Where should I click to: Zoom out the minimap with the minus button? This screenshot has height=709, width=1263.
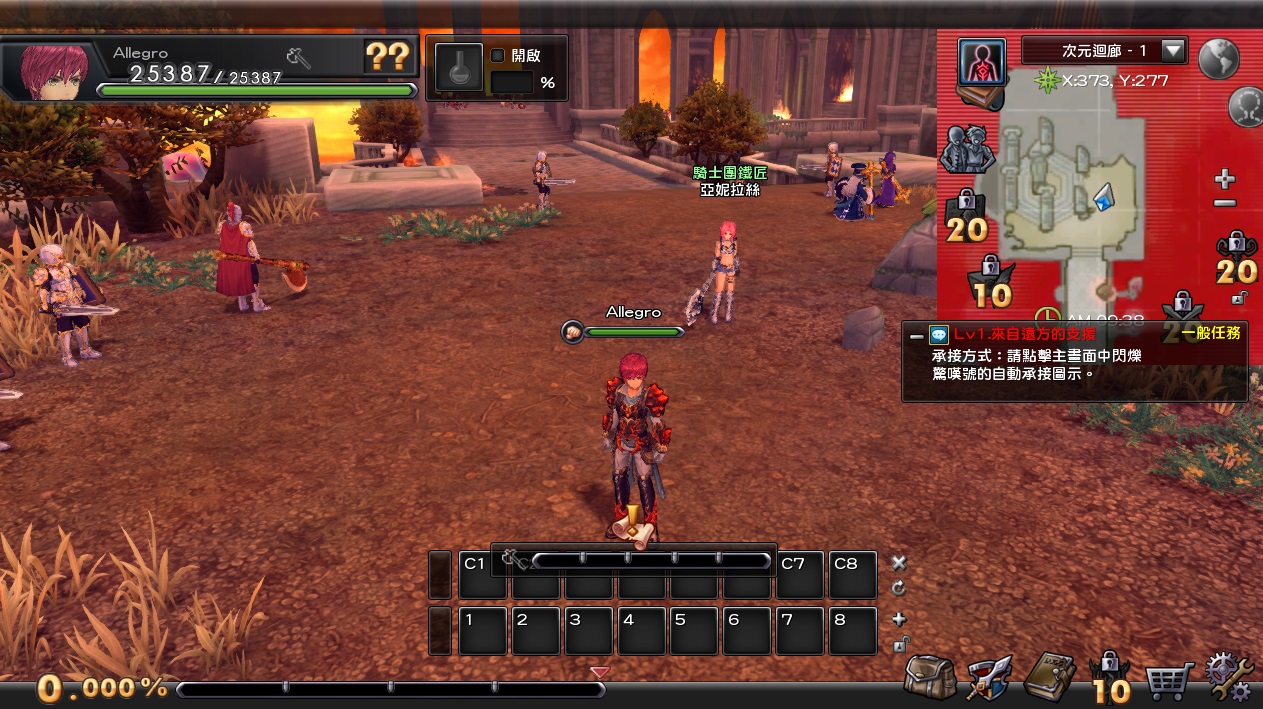[x=1224, y=203]
